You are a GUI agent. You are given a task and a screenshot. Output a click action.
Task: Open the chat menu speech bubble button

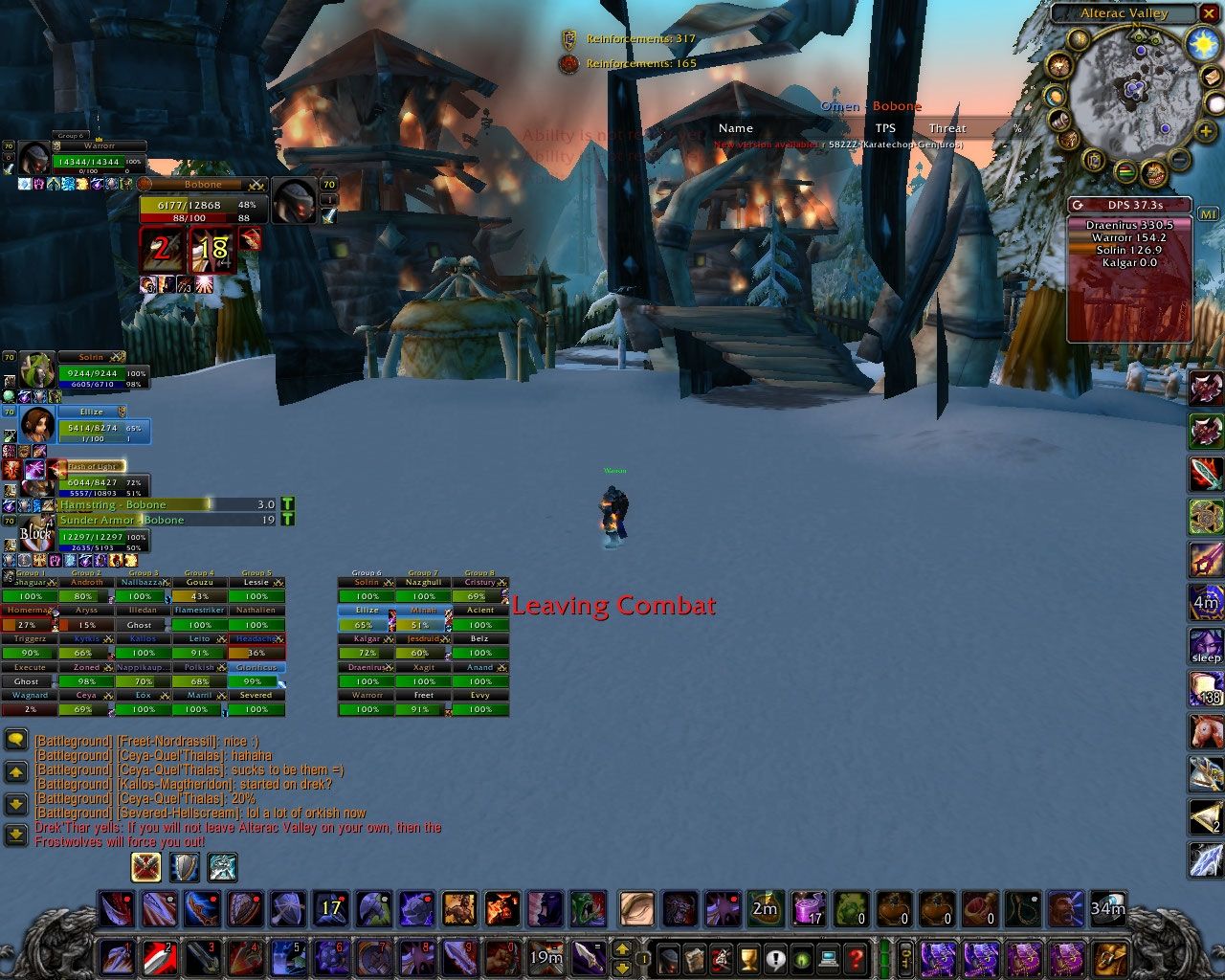[x=15, y=739]
